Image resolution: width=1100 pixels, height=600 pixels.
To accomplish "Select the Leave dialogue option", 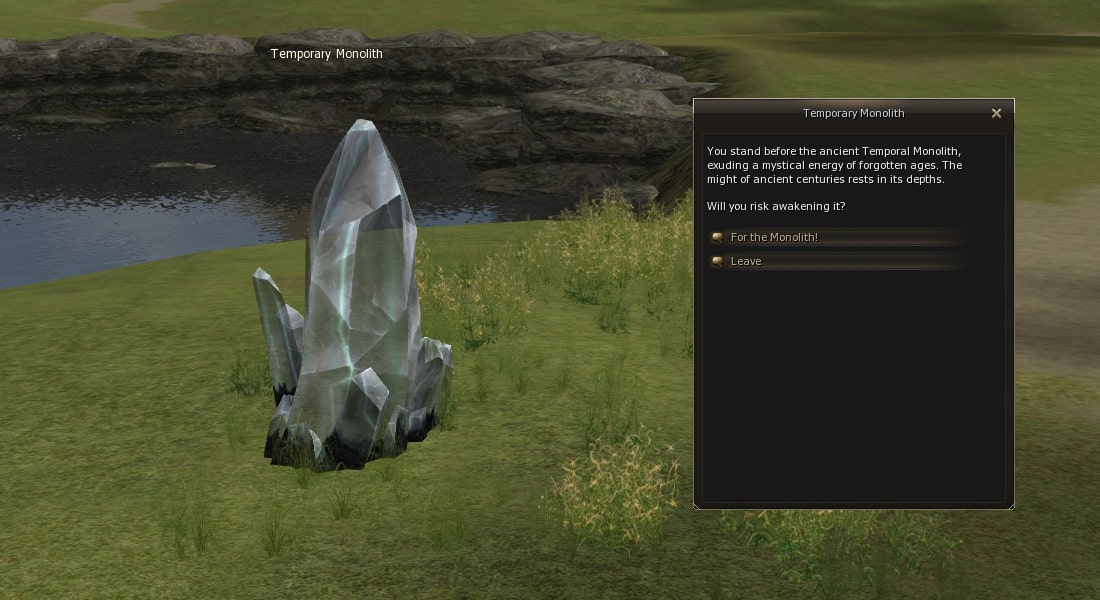I will pos(746,261).
